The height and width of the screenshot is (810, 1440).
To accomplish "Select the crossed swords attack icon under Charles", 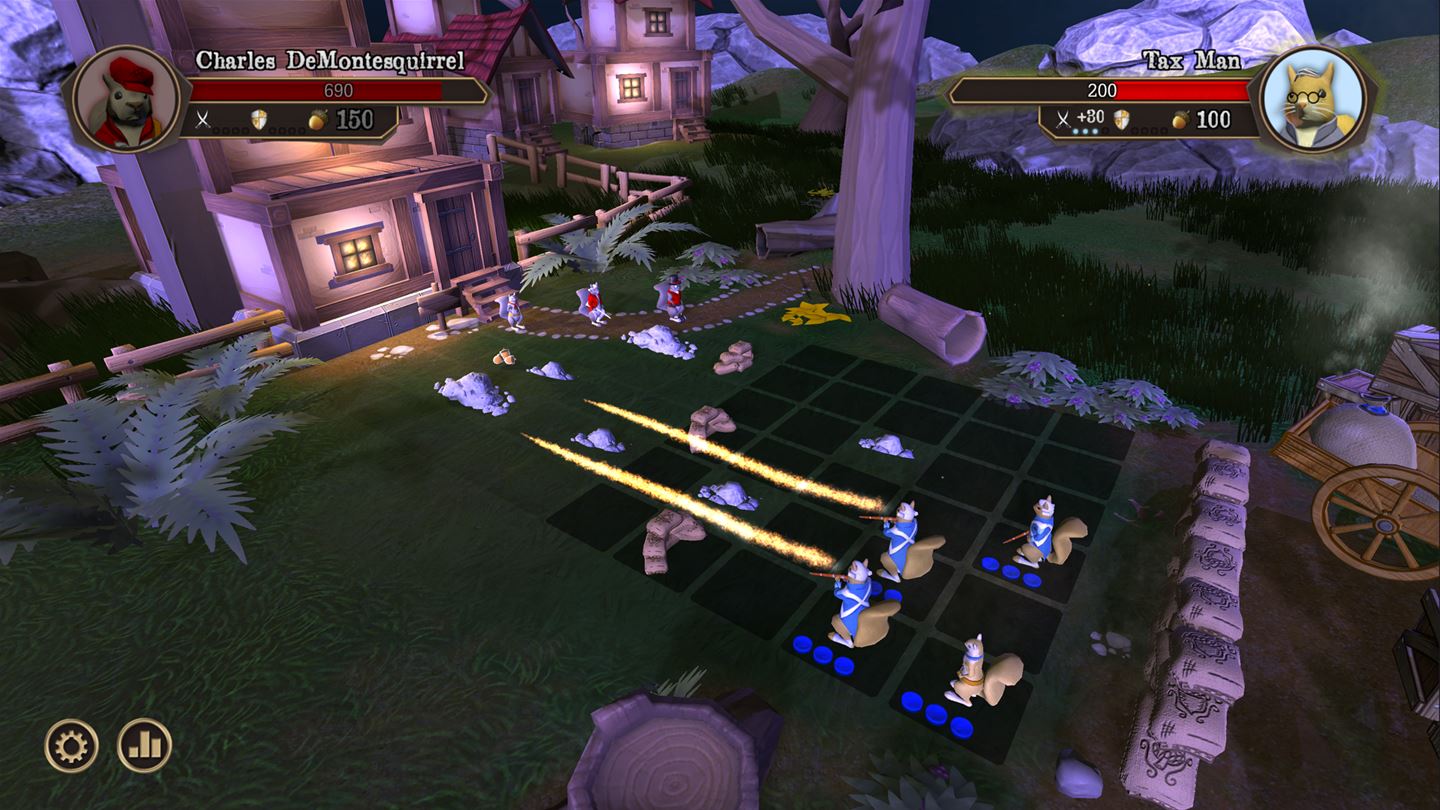I will click(x=203, y=118).
